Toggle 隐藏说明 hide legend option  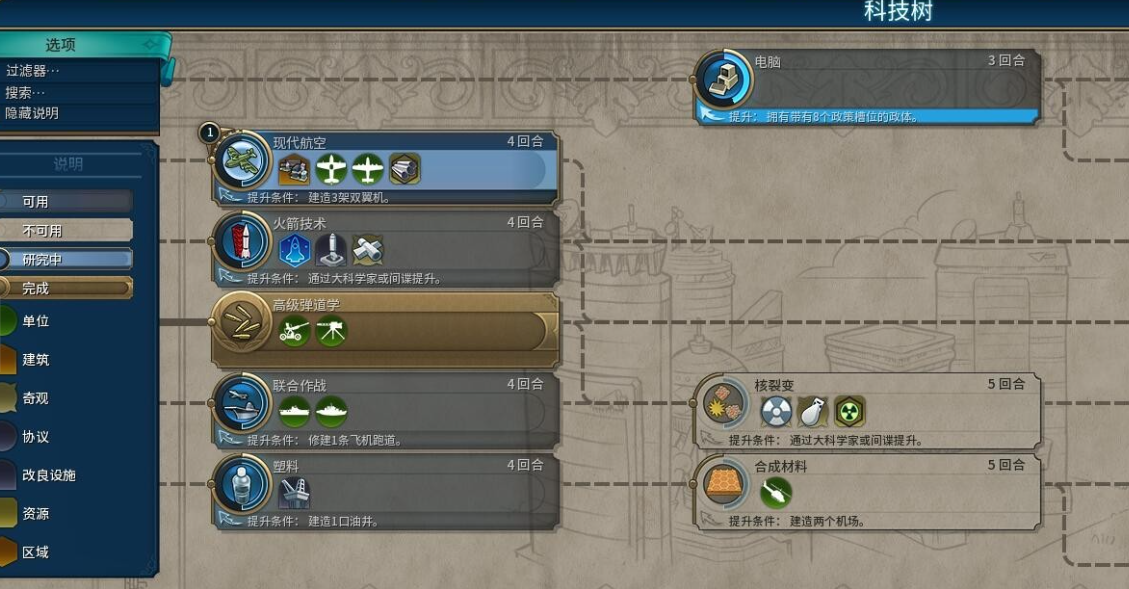pyautogui.click(x=33, y=113)
